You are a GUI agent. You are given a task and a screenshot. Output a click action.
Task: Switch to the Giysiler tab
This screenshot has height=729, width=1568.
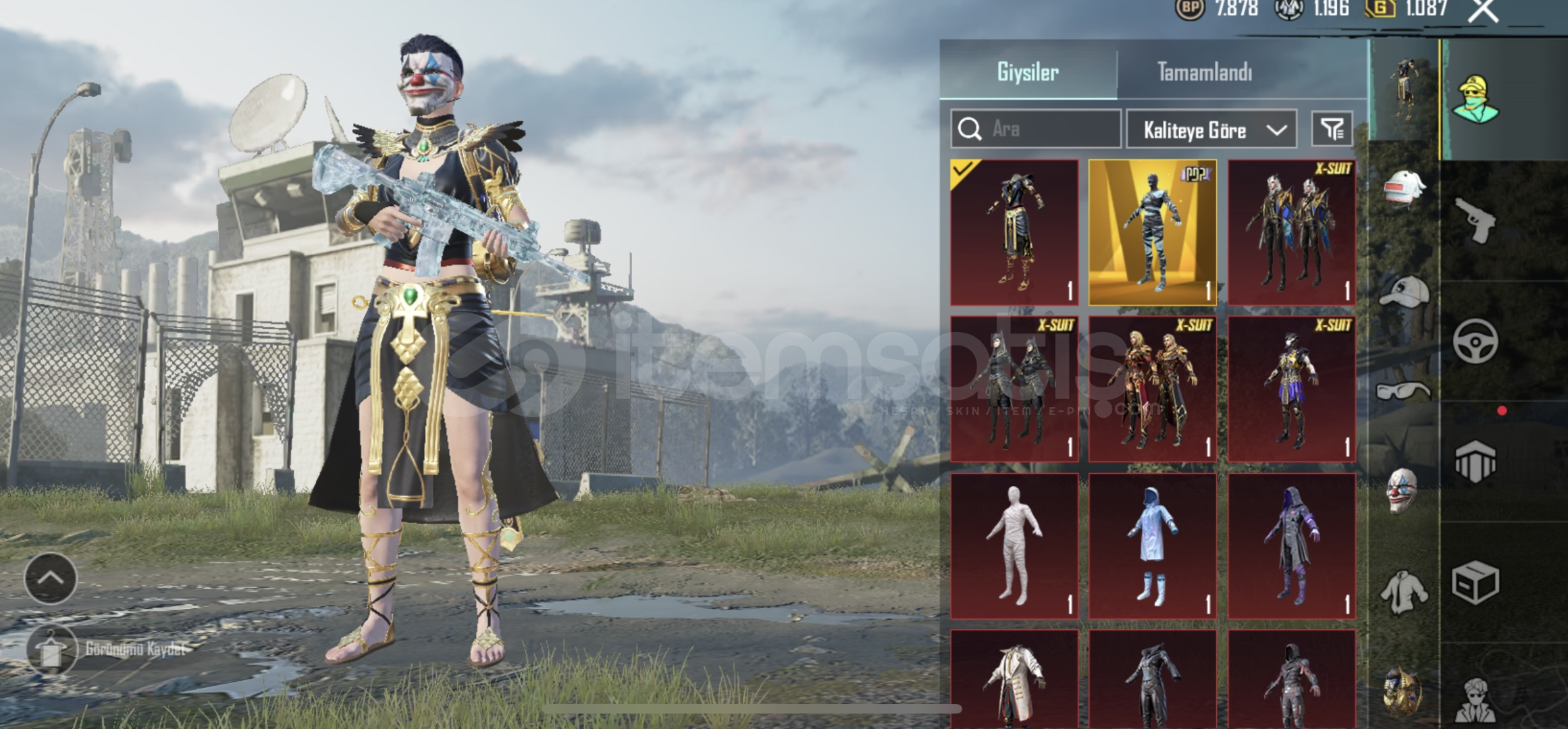[x=1027, y=72]
